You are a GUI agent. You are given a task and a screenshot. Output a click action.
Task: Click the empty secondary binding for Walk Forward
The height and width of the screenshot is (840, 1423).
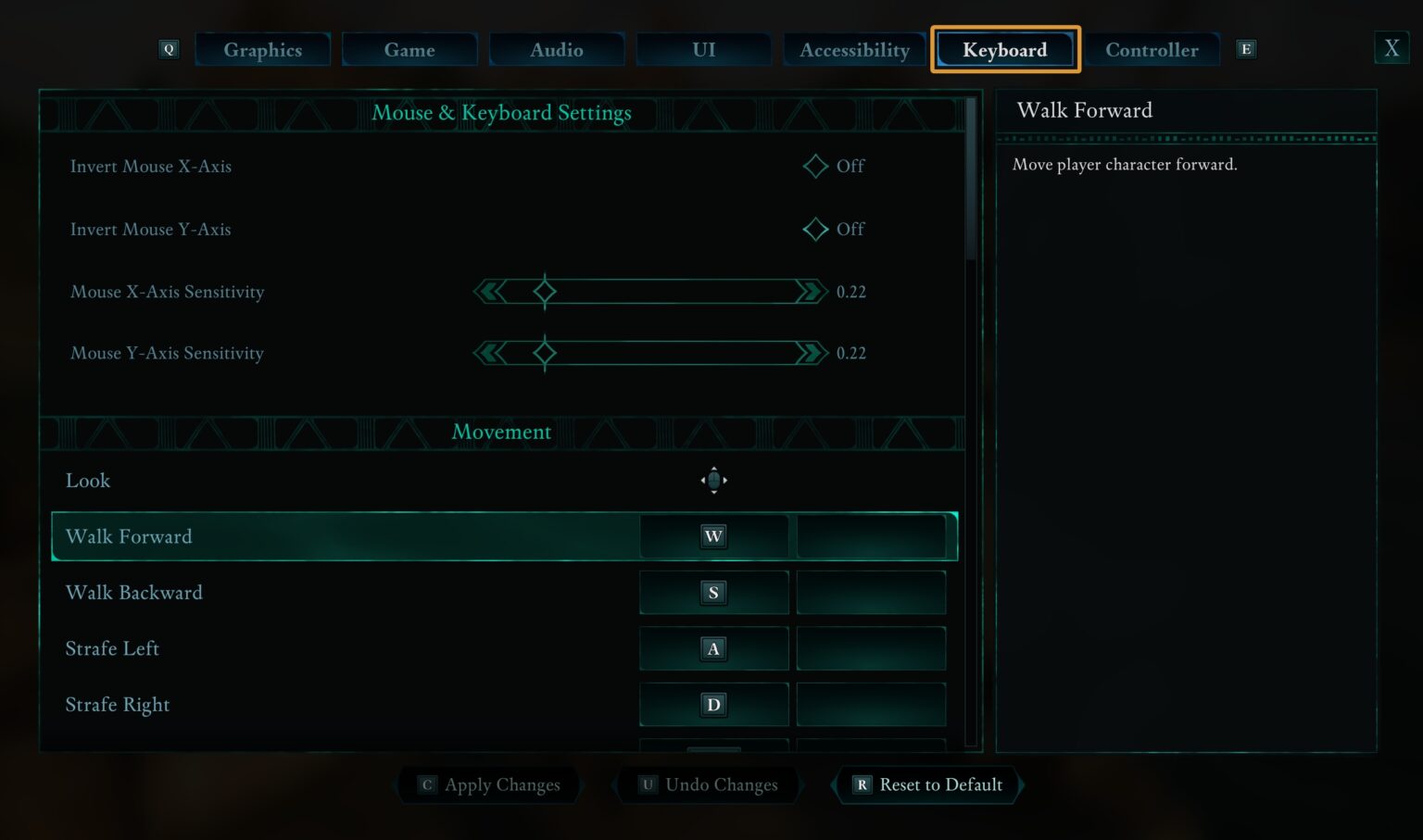click(871, 536)
